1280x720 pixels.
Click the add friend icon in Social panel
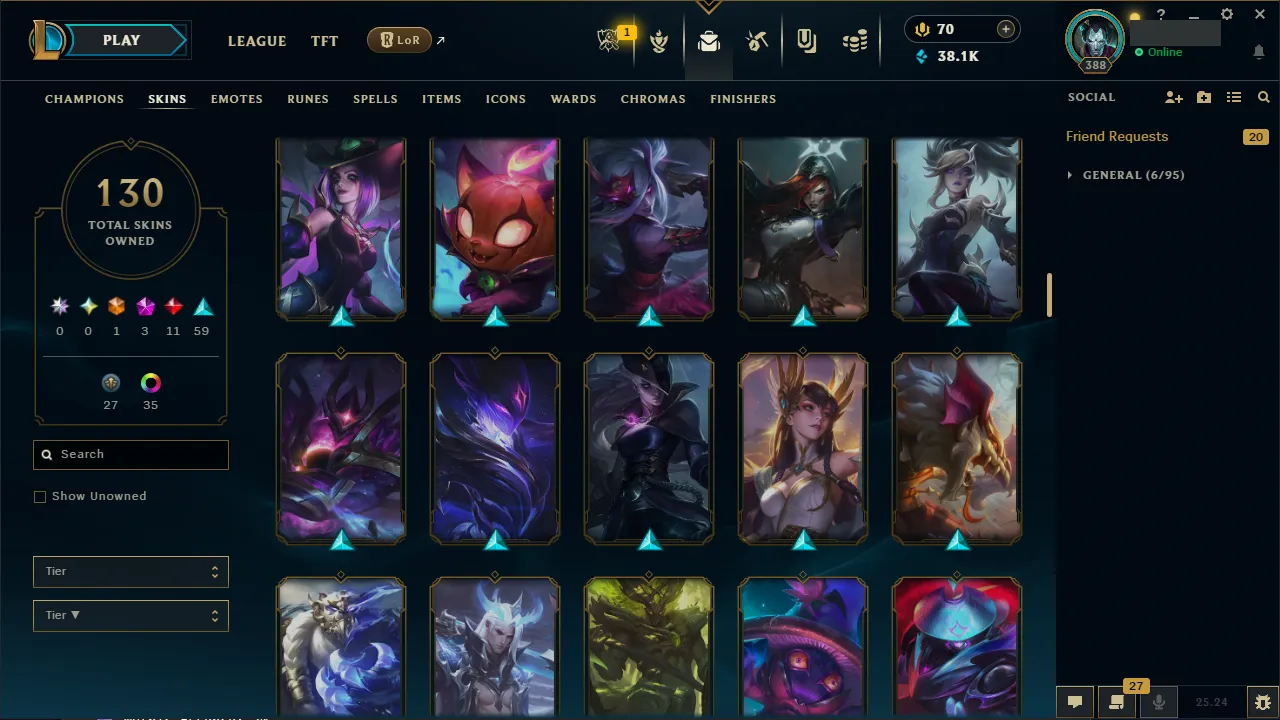pyautogui.click(x=1173, y=97)
